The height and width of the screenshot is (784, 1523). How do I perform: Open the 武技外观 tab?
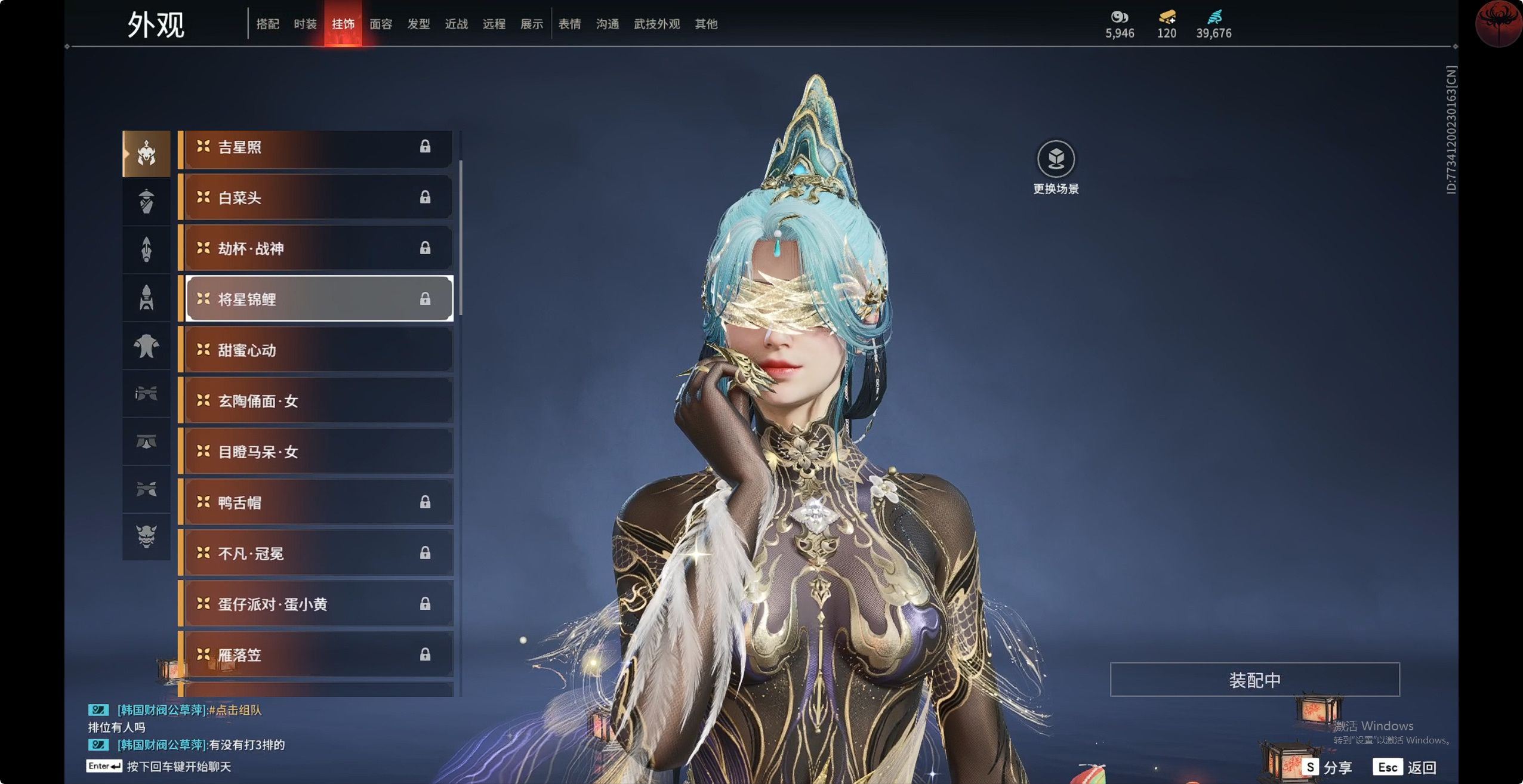click(656, 24)
